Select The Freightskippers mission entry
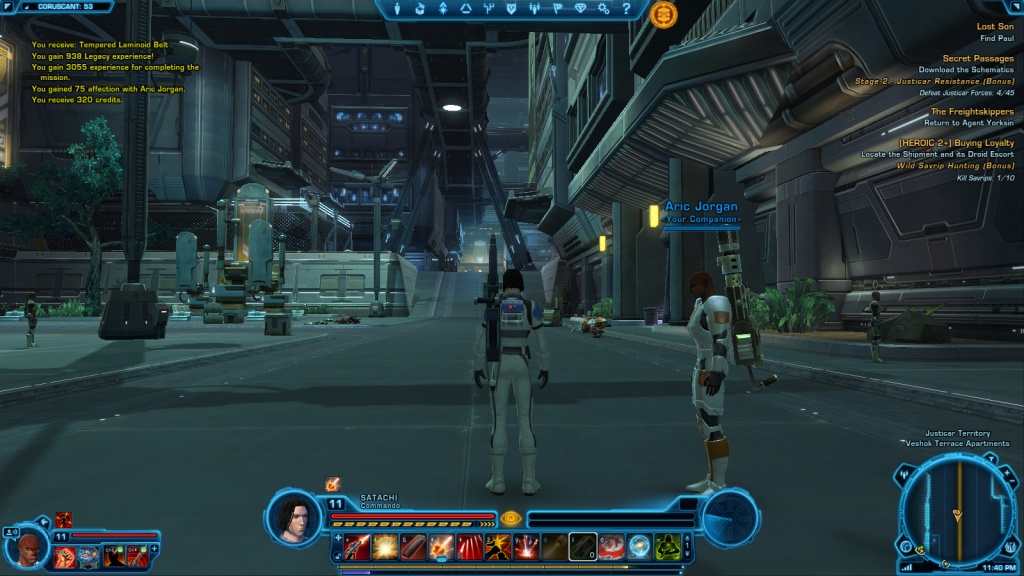Image resolution: width=1024 pixels, height=576 pixels. (x=971, y=111)
